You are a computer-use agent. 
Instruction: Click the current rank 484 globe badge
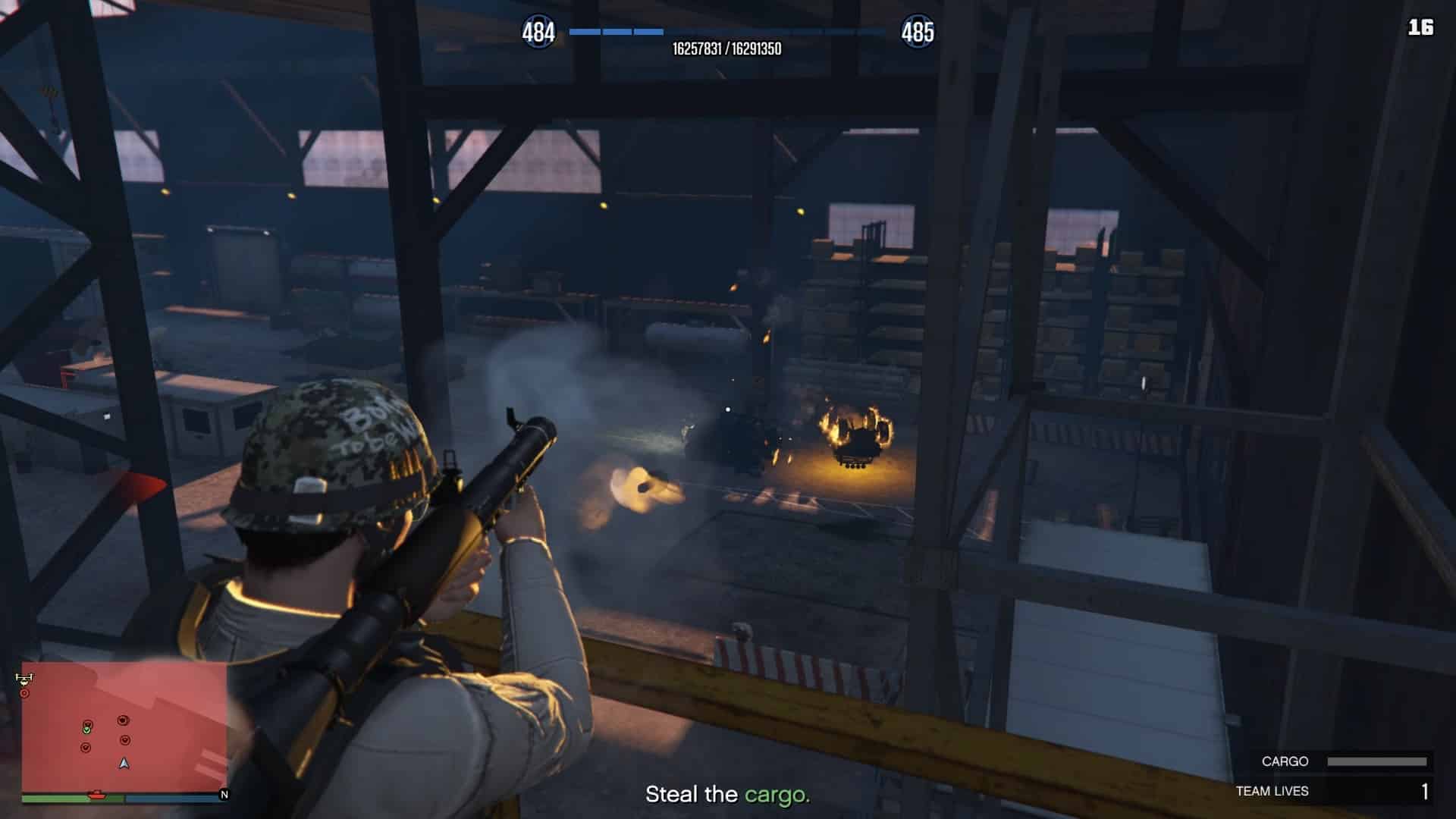tap(538, 33)
